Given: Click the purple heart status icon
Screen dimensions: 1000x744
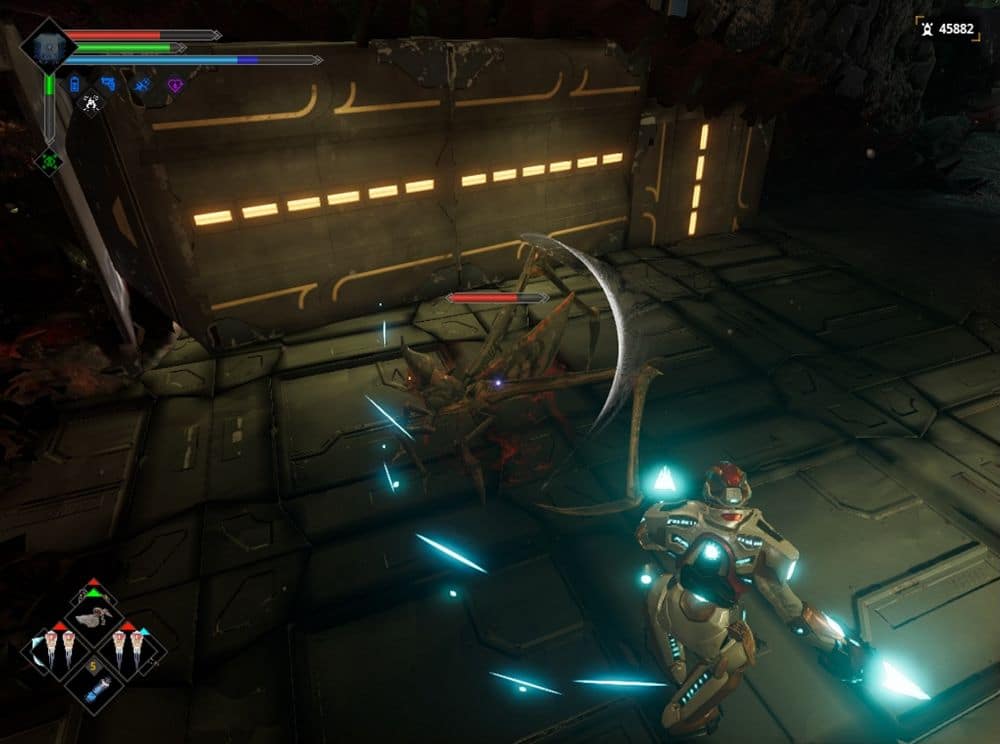Looking at the screenshot, I should [x=175, y=85].
